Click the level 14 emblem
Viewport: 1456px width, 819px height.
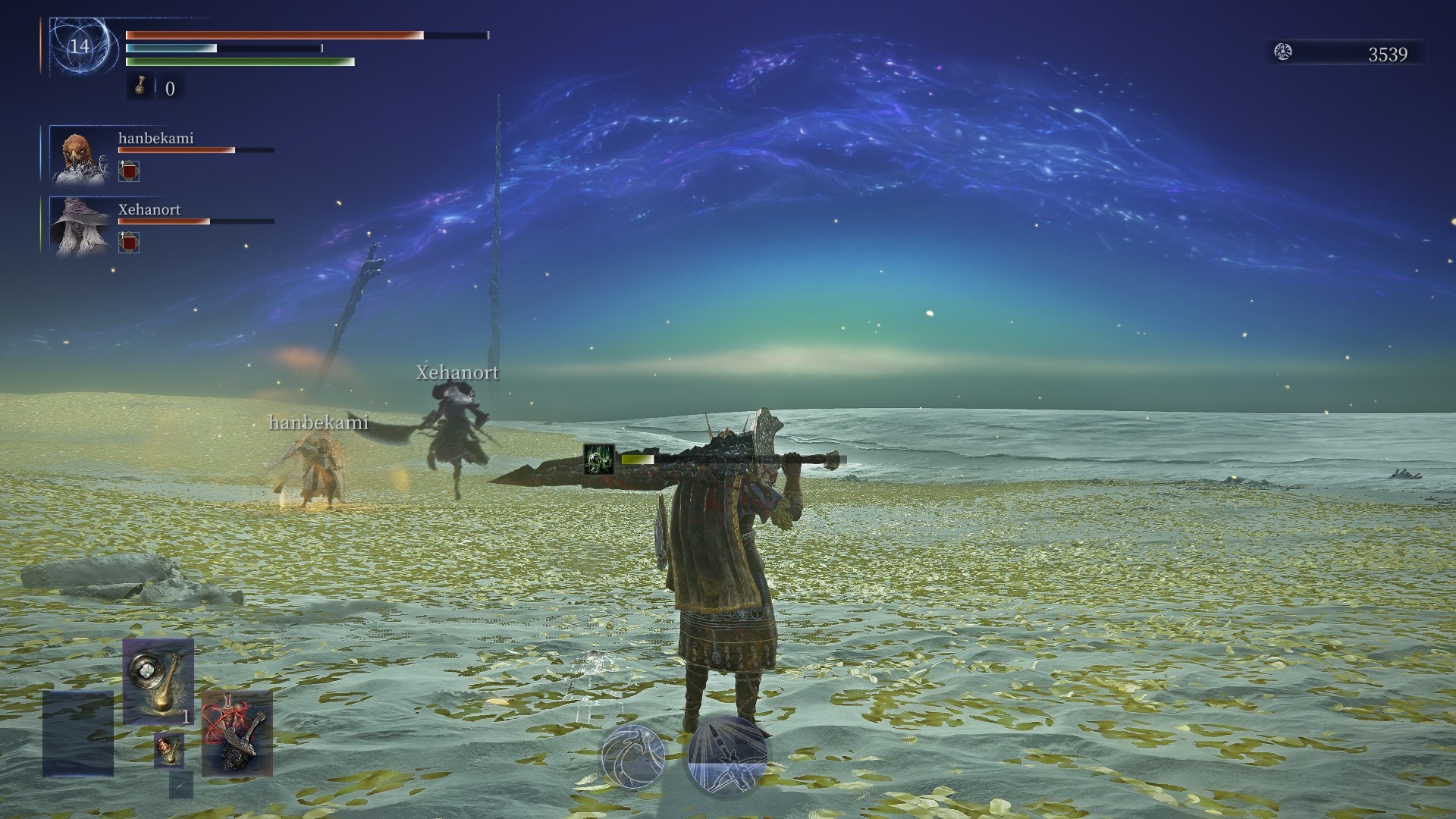(x=80, y=46)
